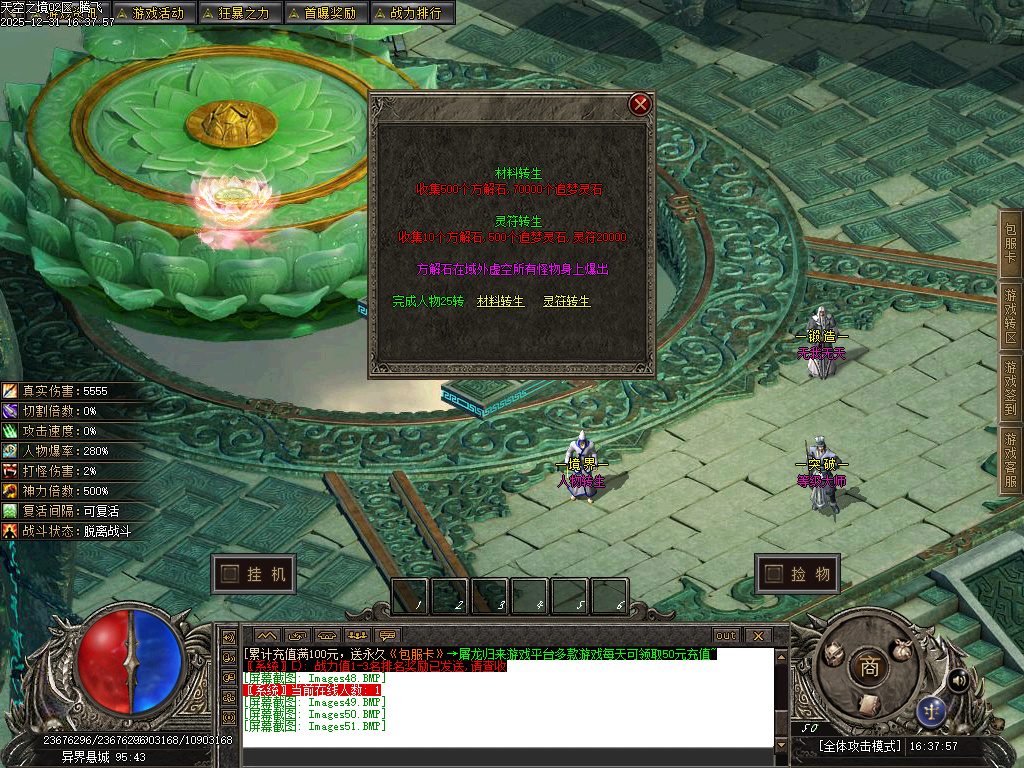This screenshot has width=1024, height=768.
Task: Toggle the 拾物 auto-pickup button
Action: [x=798, y=574]
